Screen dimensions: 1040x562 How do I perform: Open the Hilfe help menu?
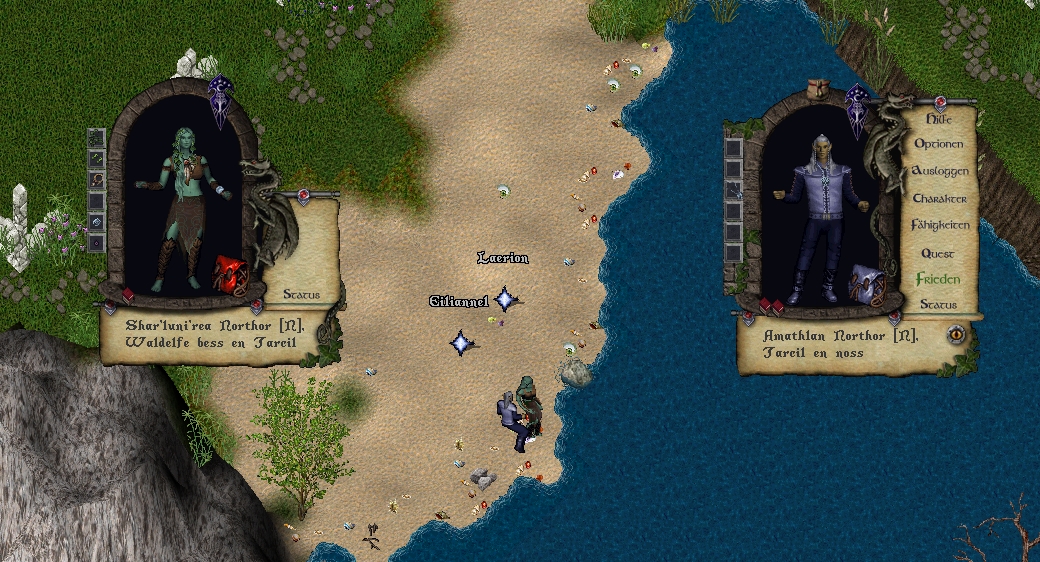point(938,118)
